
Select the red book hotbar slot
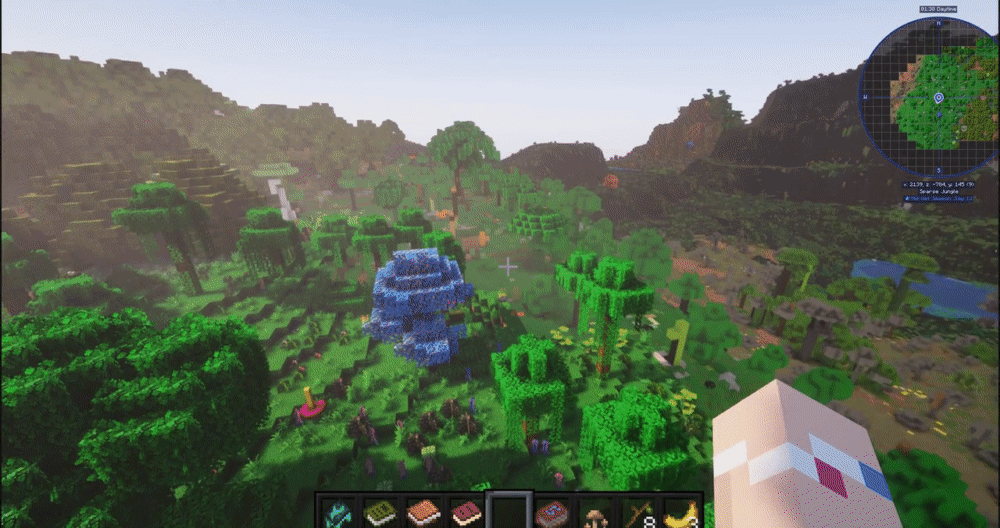466,513
